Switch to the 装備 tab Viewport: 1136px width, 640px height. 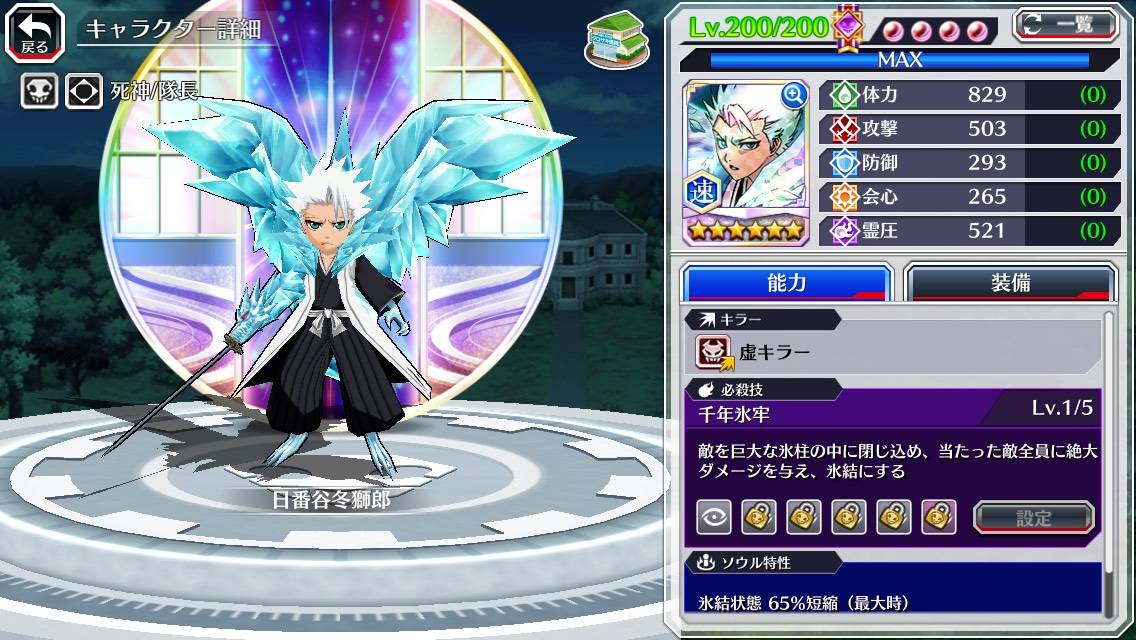pyautogui.click(x=1009, y=282)
